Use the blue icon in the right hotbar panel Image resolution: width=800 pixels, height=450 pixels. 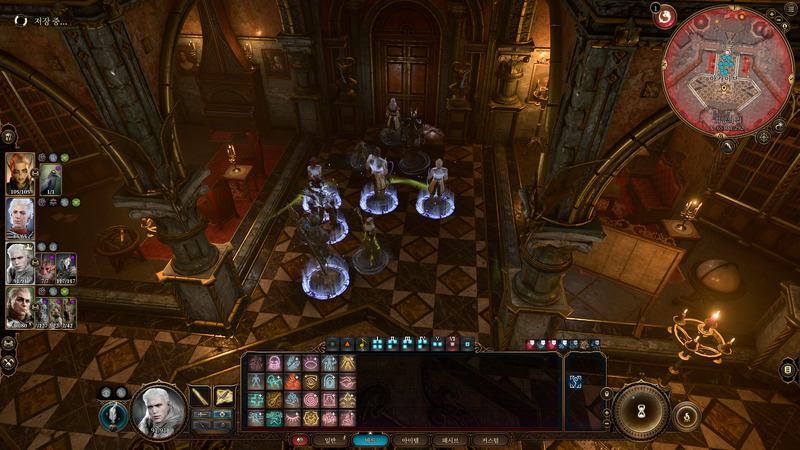click(x=576, y=381)
